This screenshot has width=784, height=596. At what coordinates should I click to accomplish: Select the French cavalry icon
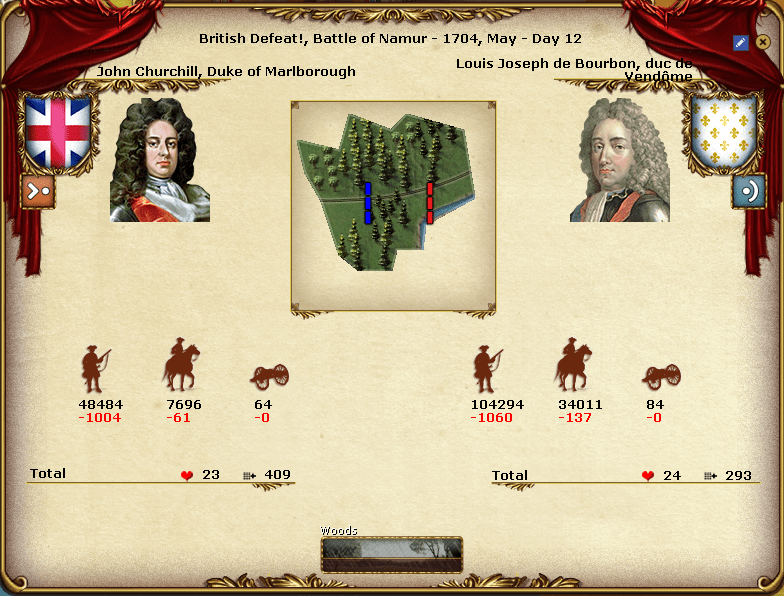(573, 366)
